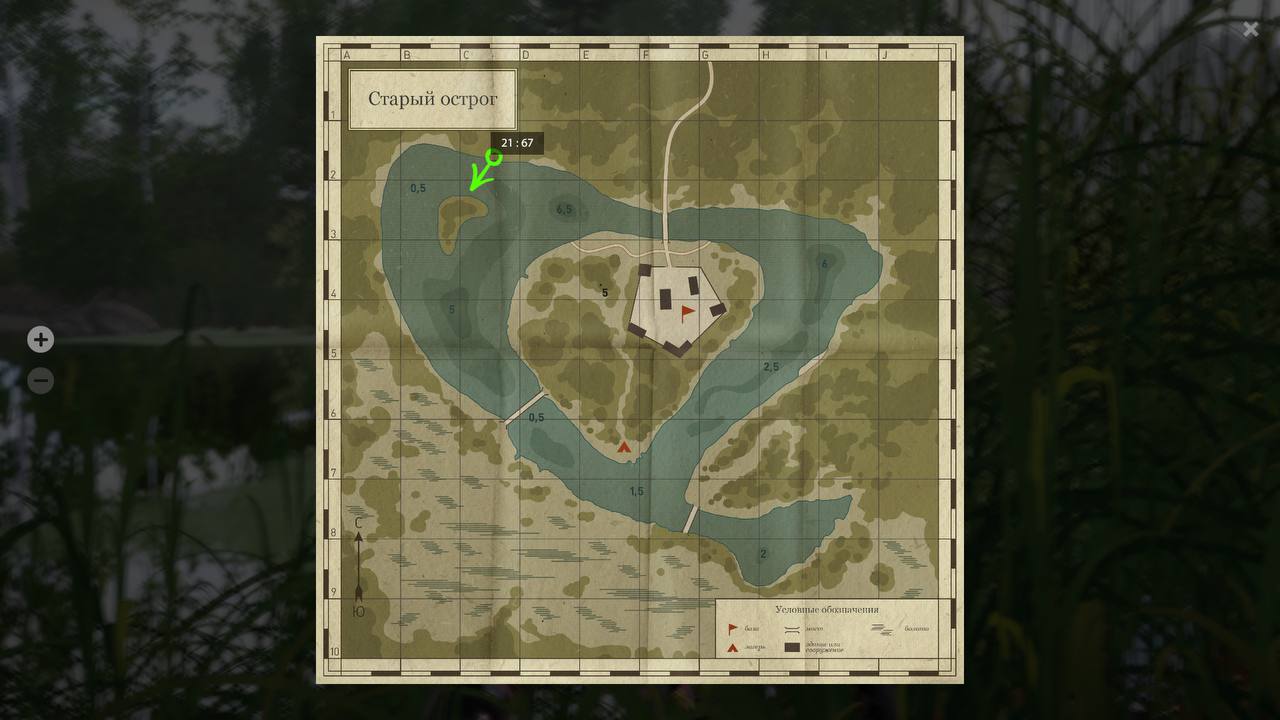Click the swamp symbol in the legend
The height and width of the screenshot is (720, 1280).
pos(884,630)
